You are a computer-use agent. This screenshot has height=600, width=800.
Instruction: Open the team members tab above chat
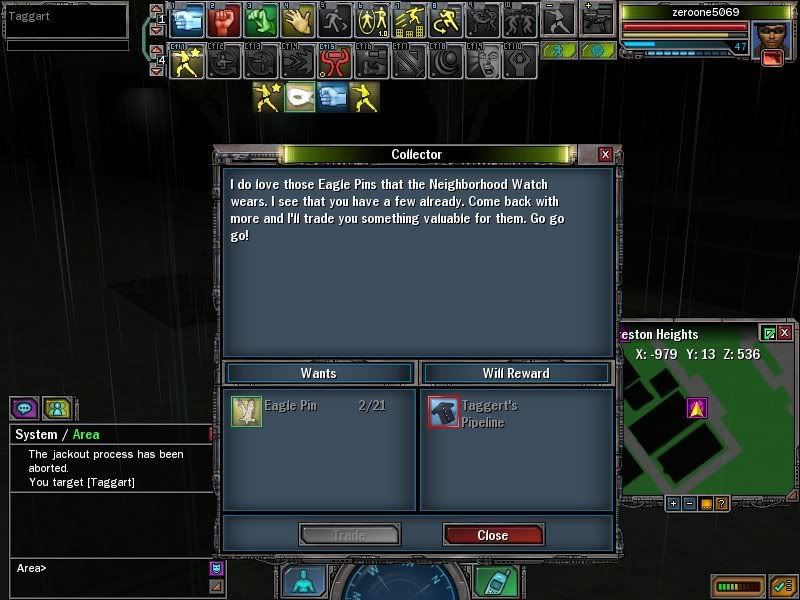pos(56,408)
